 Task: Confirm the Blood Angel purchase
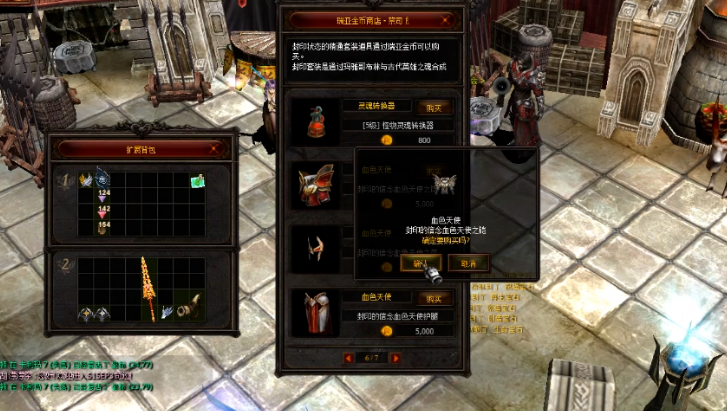coord(419,262)
